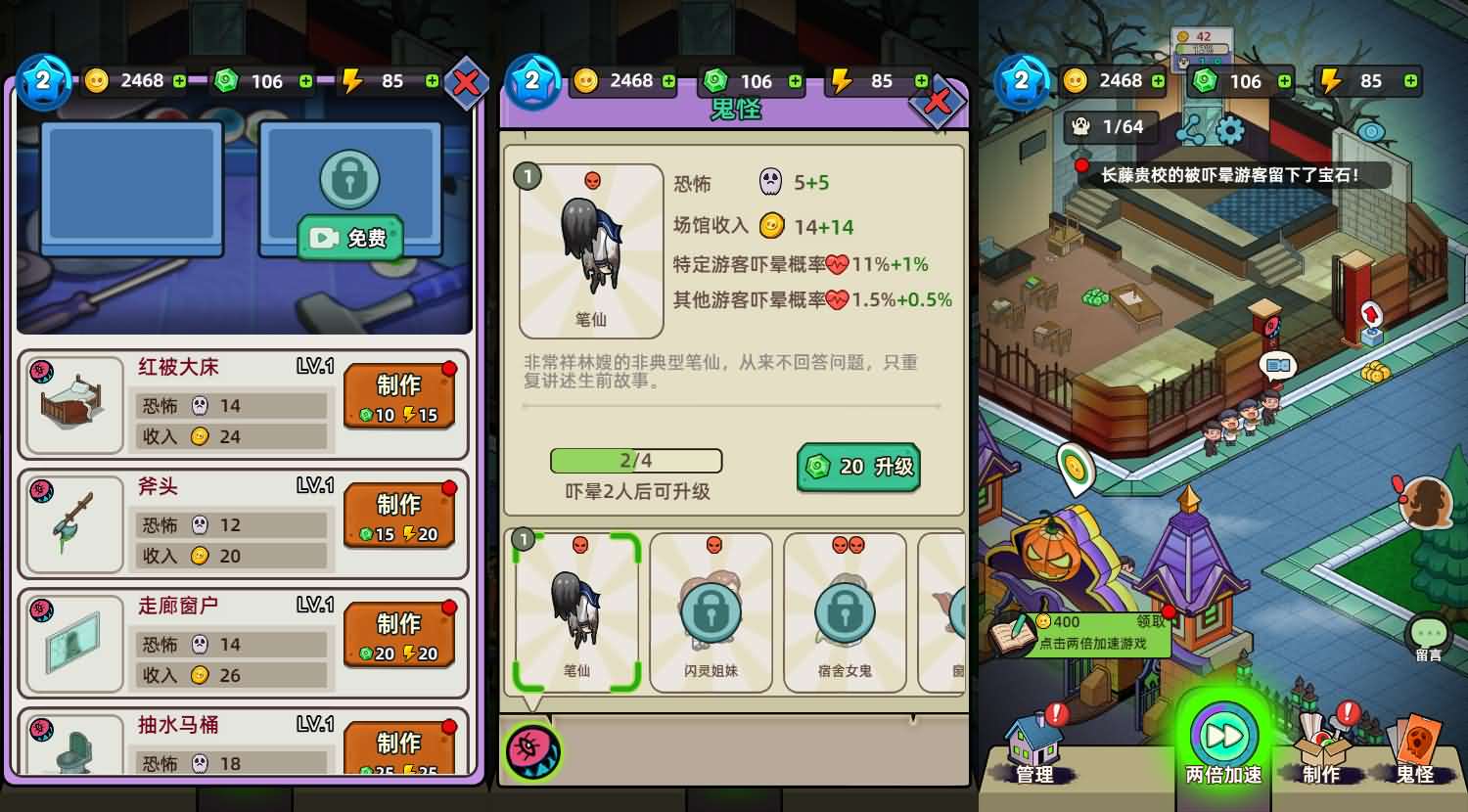Tap the locked 闪灵姐妹 ghost thumbnail
This screenshot has width=1468, height=812.
click(711, 612)
